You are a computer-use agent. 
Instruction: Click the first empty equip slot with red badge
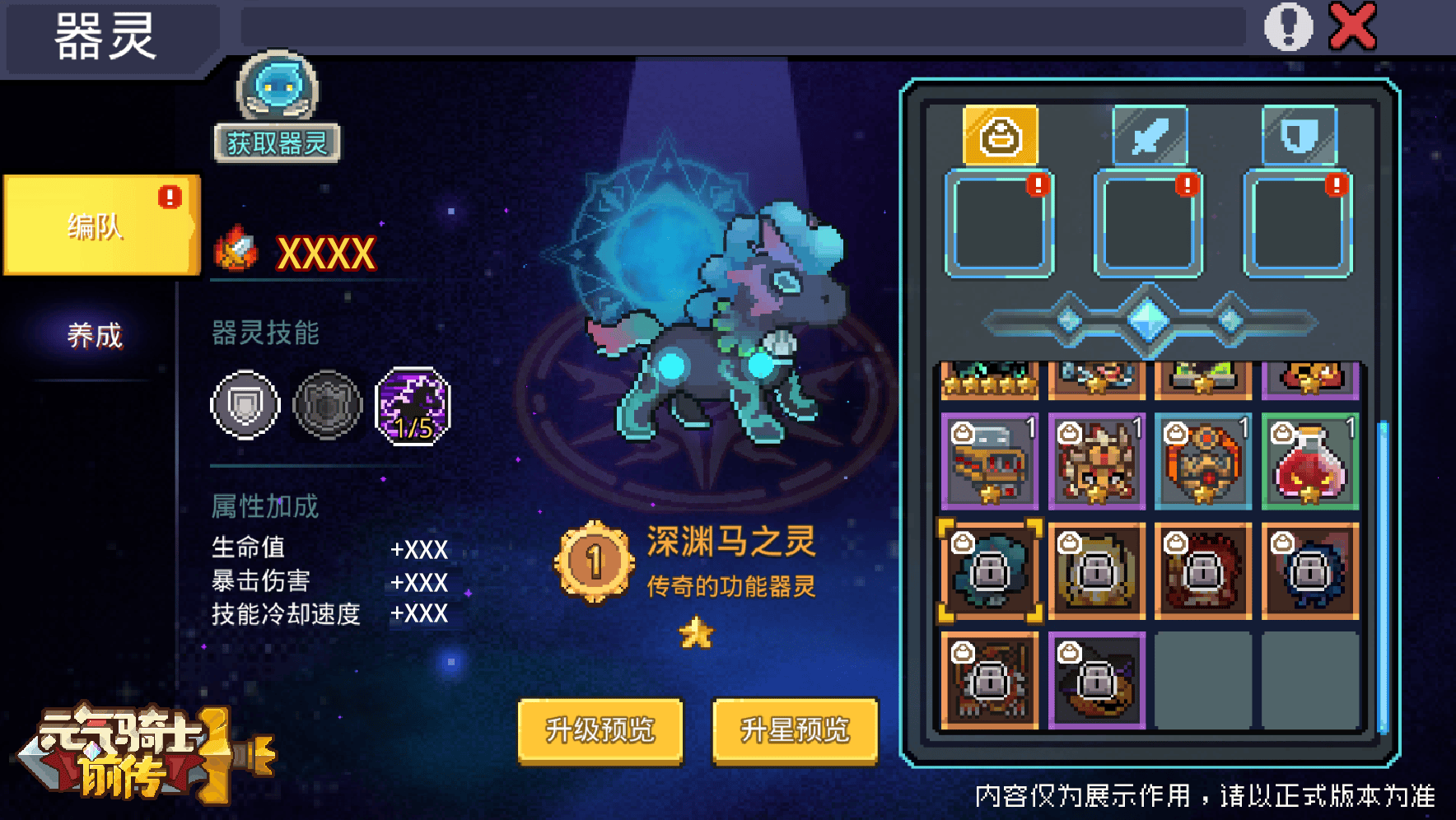pos(999,224)
